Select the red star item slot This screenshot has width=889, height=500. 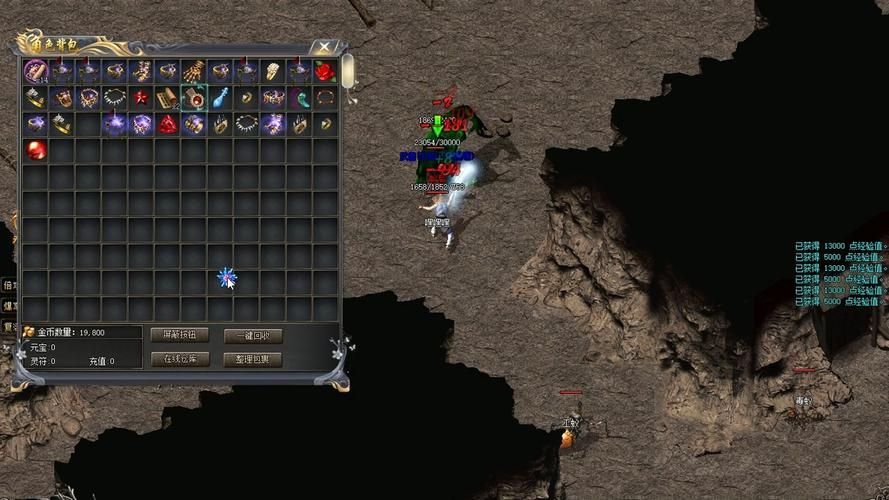pyautogui.click(x=141, y=98)
